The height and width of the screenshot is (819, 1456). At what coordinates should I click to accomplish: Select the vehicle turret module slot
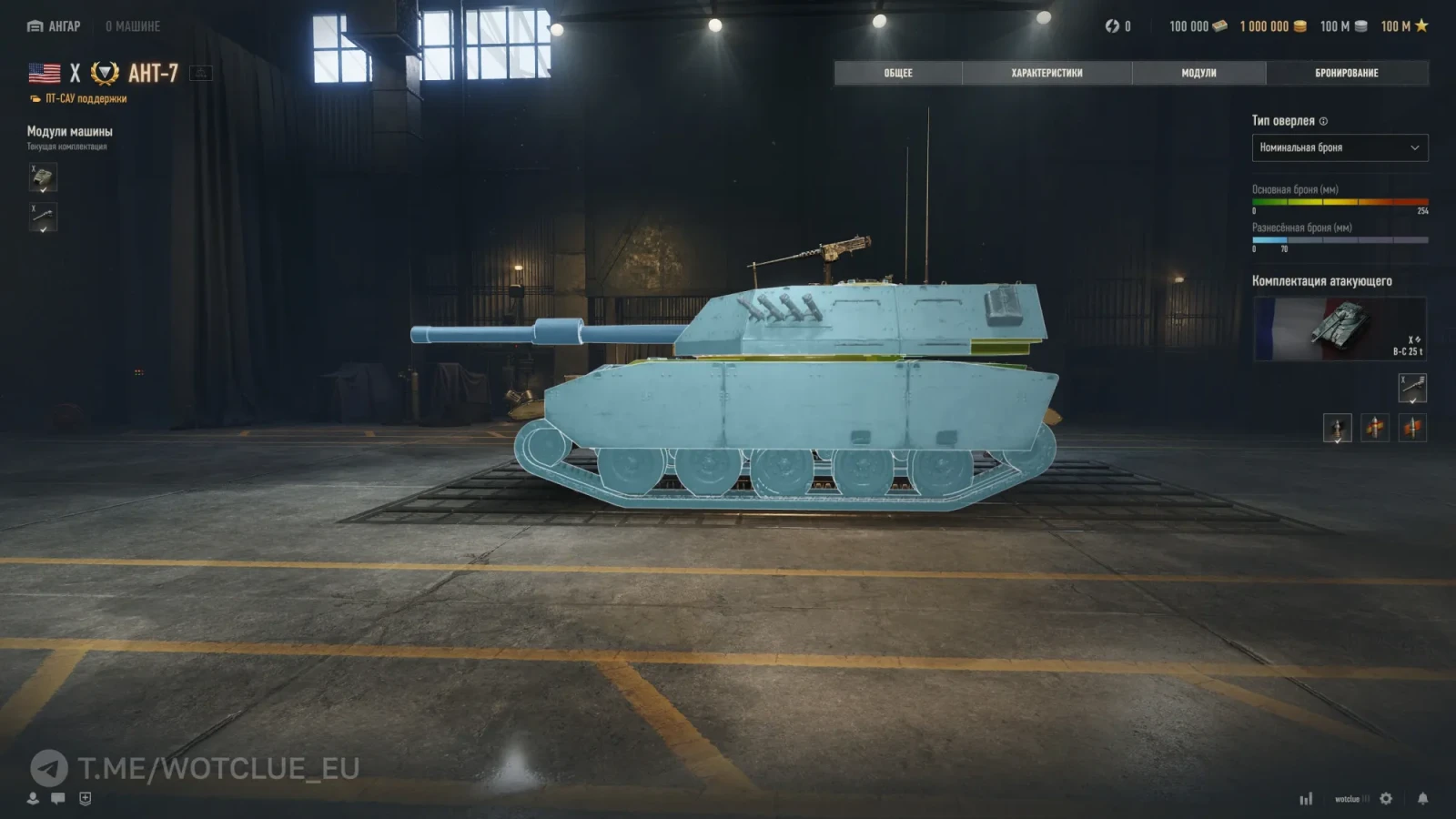[43, 177]
